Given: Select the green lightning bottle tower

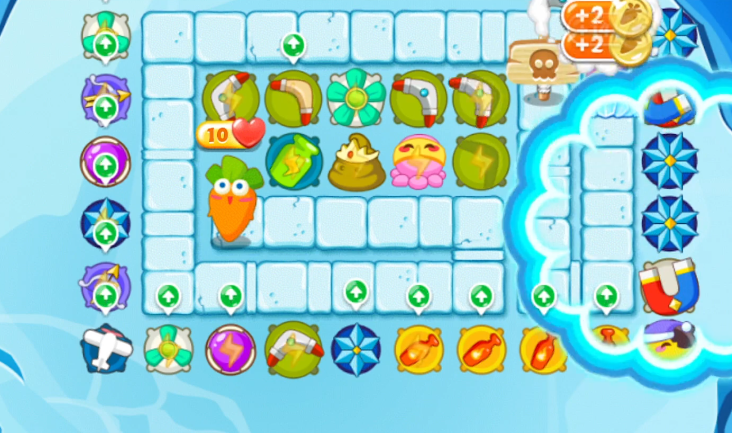Looking at the screenshot, I should click(x=291, y=159).
